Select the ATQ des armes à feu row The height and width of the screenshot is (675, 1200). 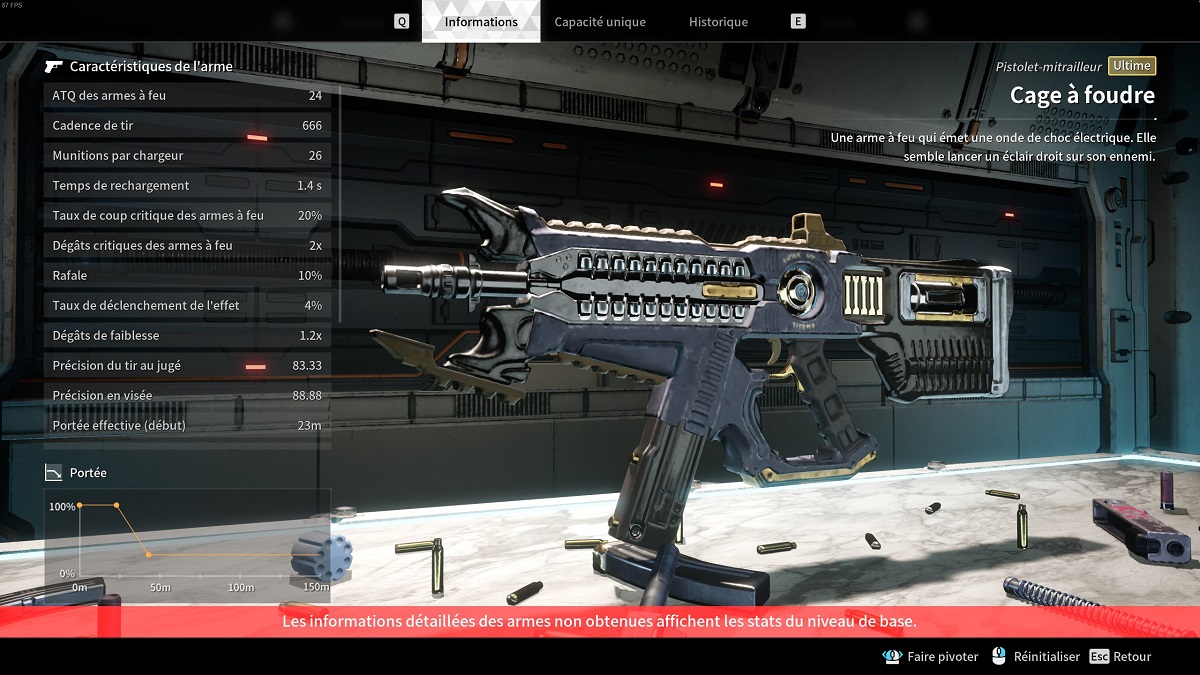[x=187, y=96]
